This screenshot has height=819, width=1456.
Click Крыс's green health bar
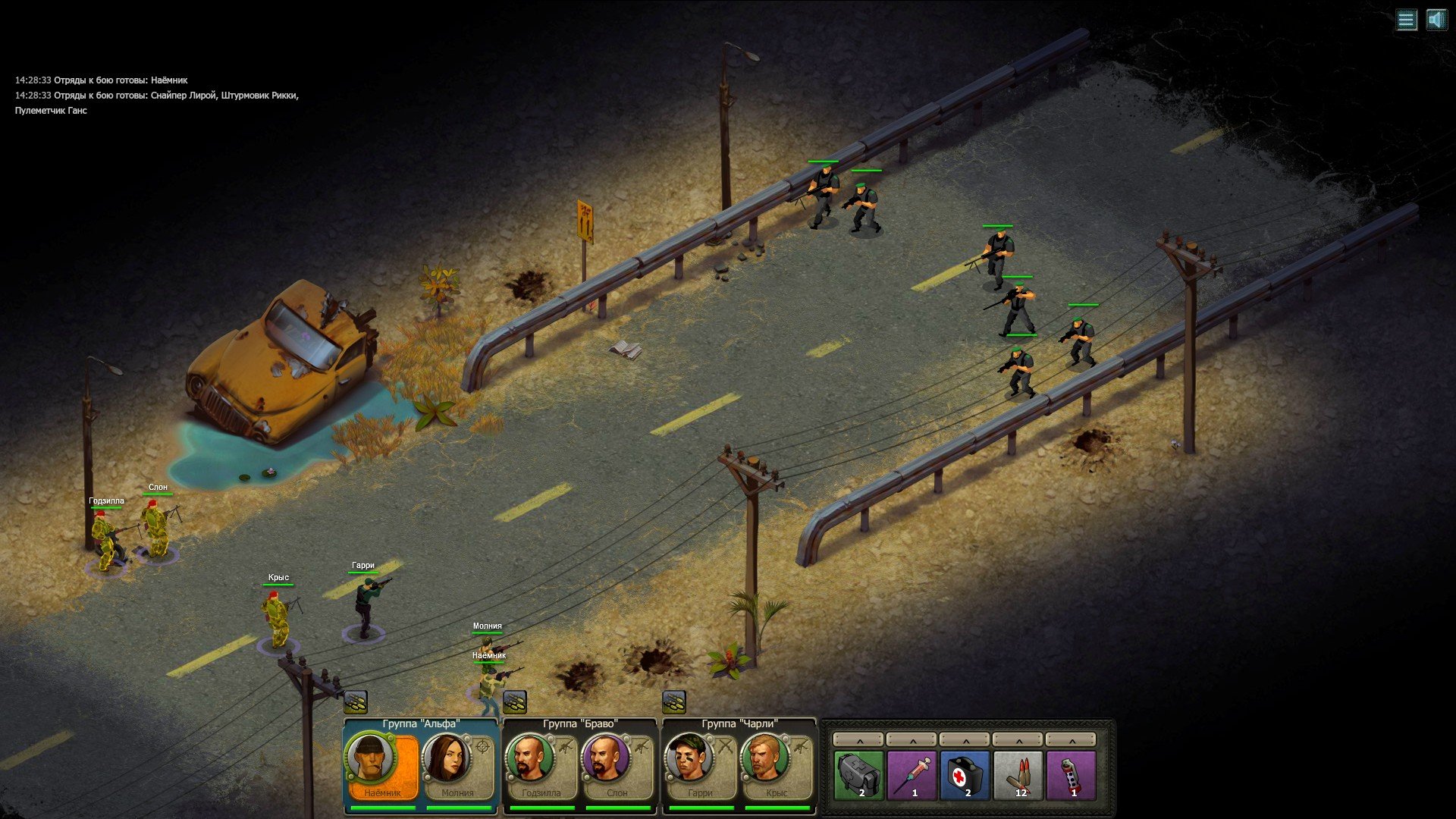(x=279, y=584)
